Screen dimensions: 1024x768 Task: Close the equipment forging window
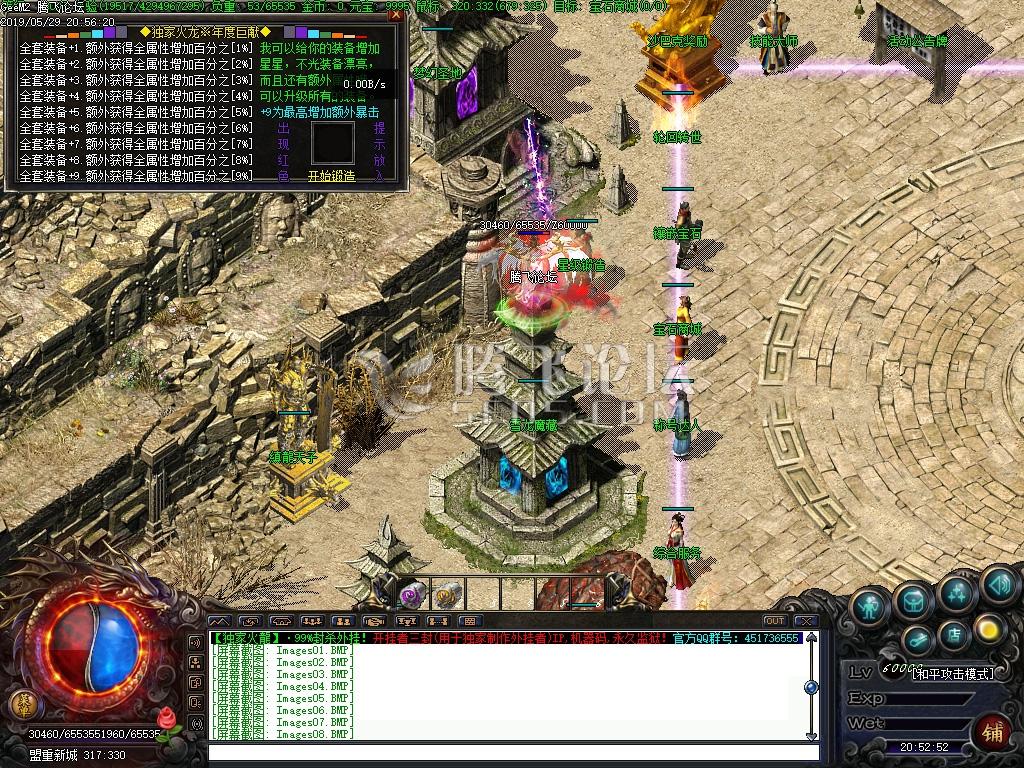(397, 16)
